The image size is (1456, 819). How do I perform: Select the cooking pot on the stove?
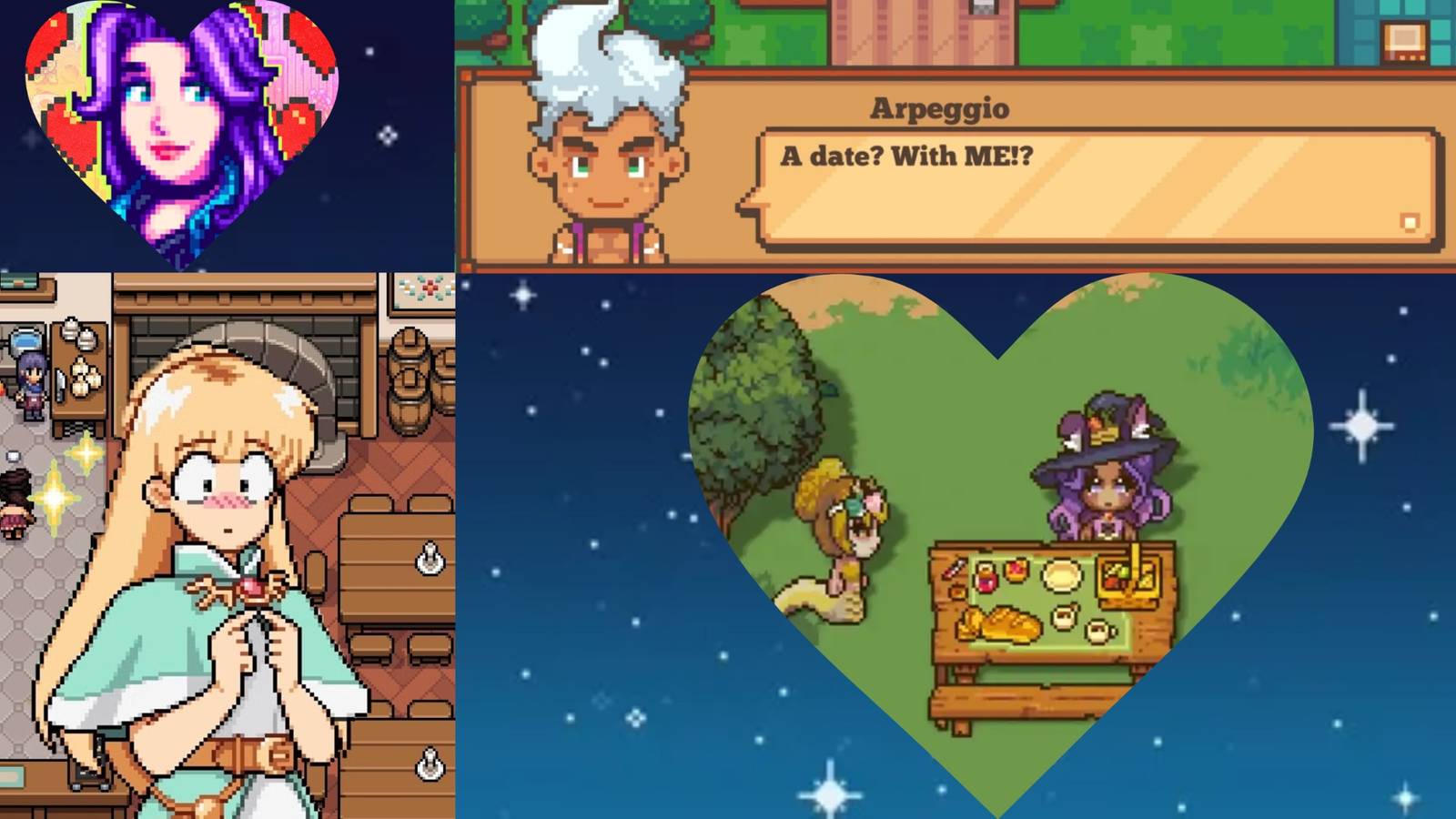pyautogui.click(x=24, y=339)
